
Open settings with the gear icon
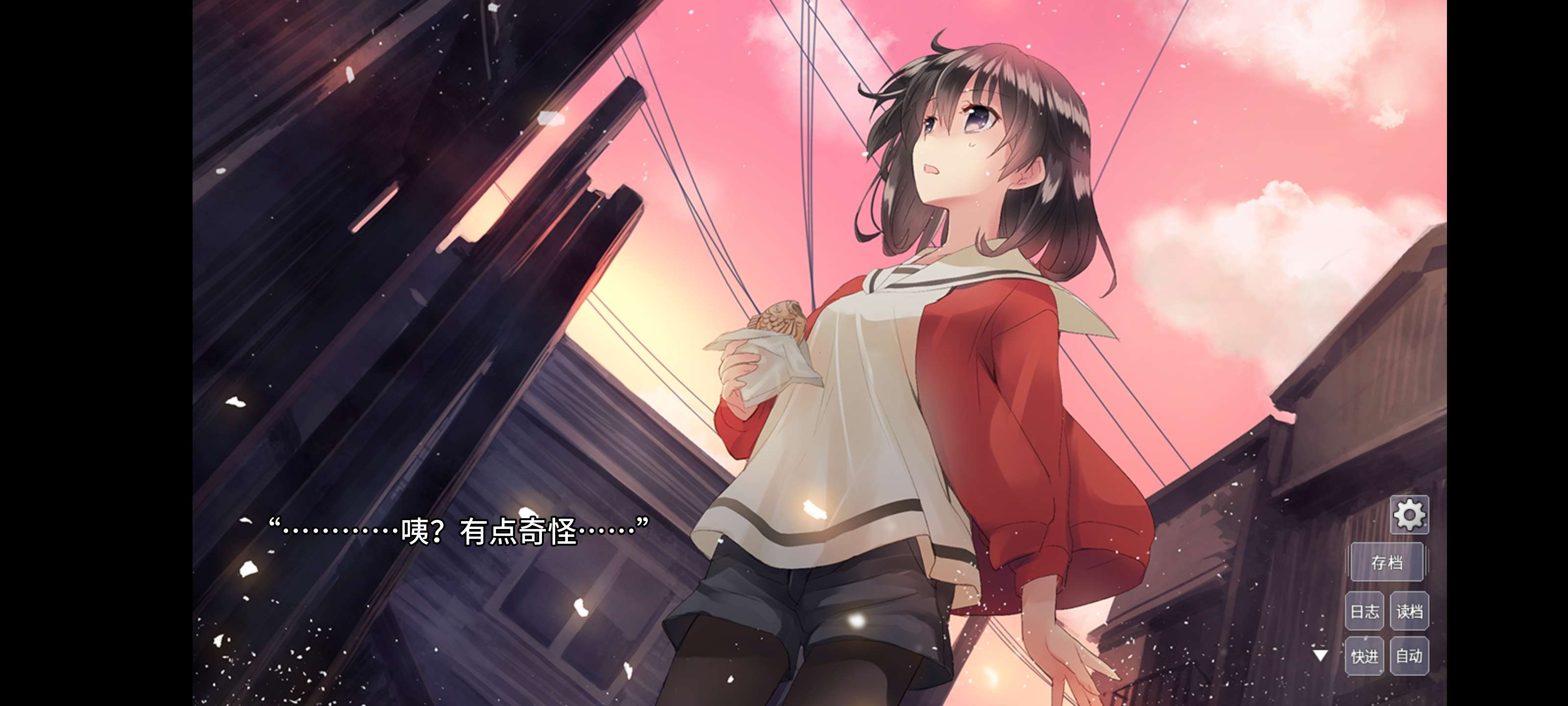(1409, 515)
